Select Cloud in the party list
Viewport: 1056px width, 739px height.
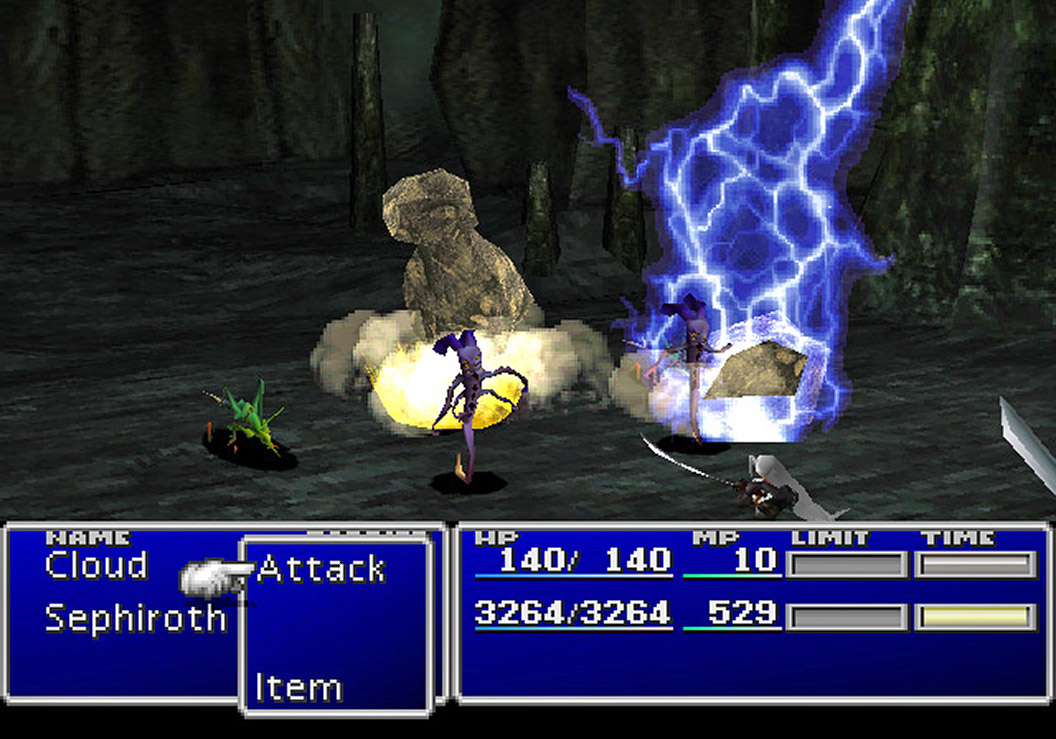point(96,566)
